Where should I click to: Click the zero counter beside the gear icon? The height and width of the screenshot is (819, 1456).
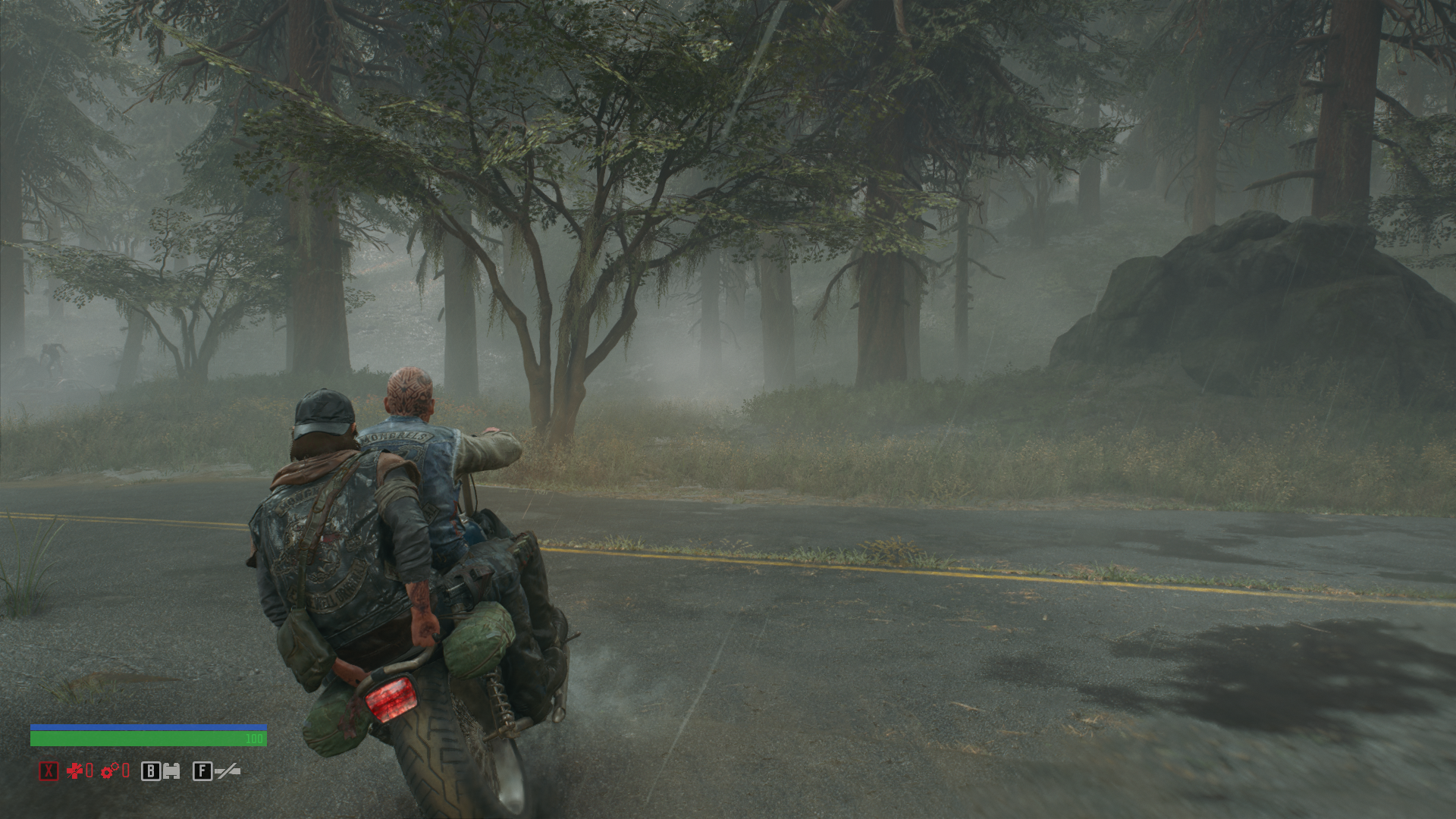click(126, 772)
